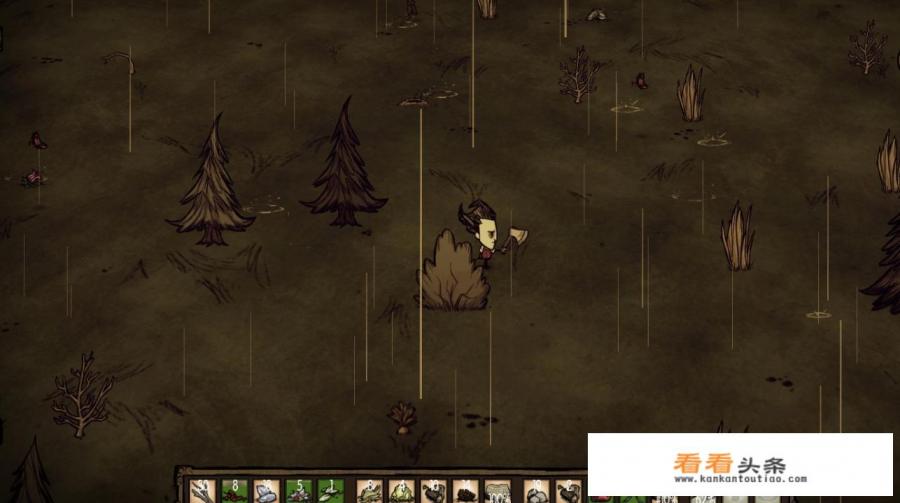900x503 pixels.
Task: Click the charcoal stack of 14
Action: (x=465, y=491)
